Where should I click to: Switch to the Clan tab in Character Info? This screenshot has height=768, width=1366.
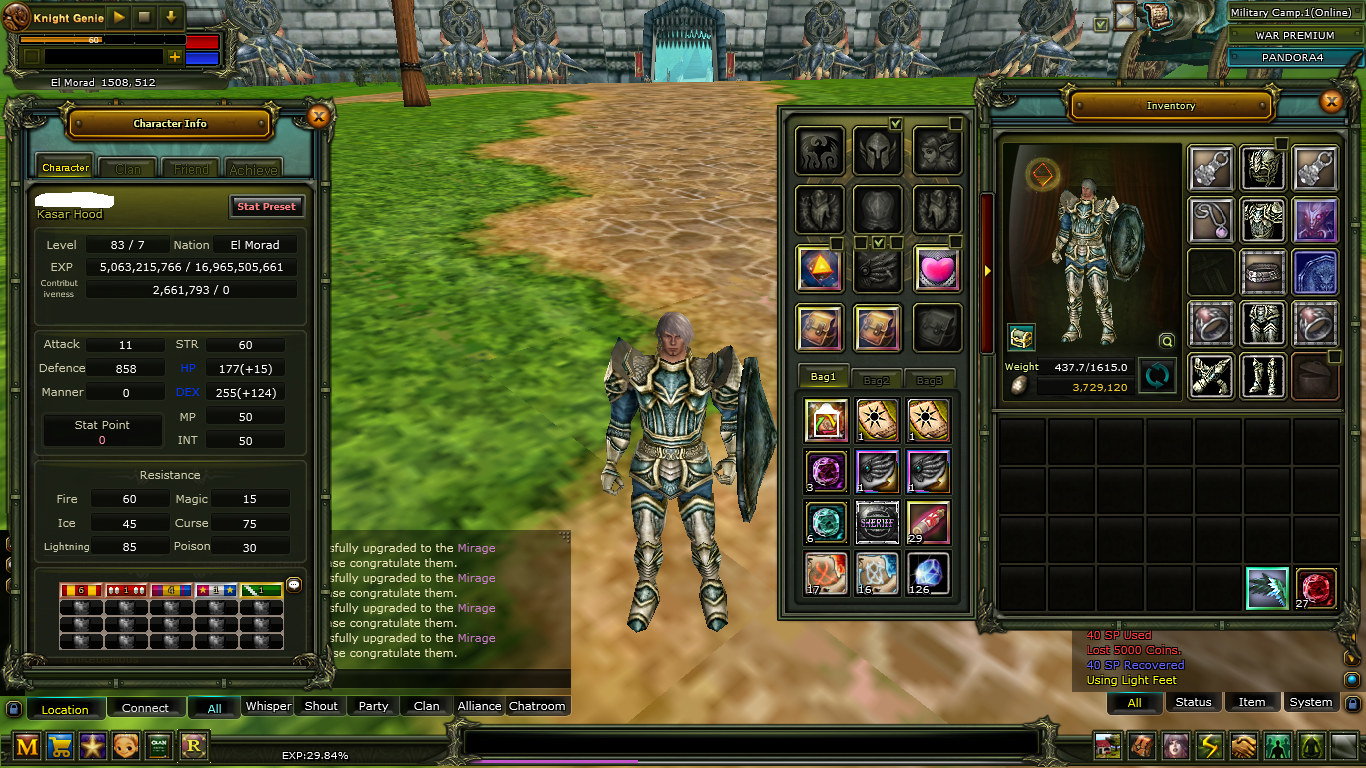click(x=128, y=169)
